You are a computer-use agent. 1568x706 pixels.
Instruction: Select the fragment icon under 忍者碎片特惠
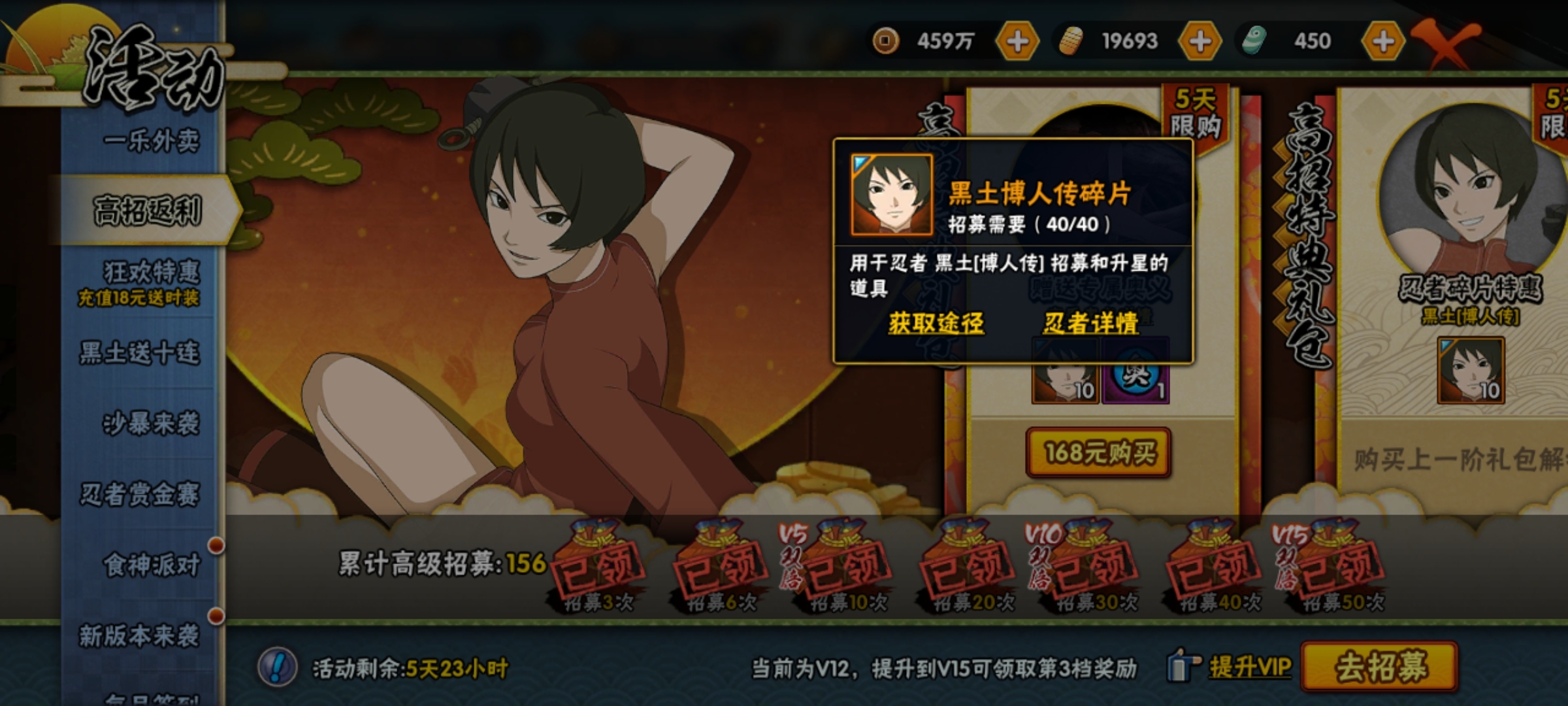tap(1471, 371)
